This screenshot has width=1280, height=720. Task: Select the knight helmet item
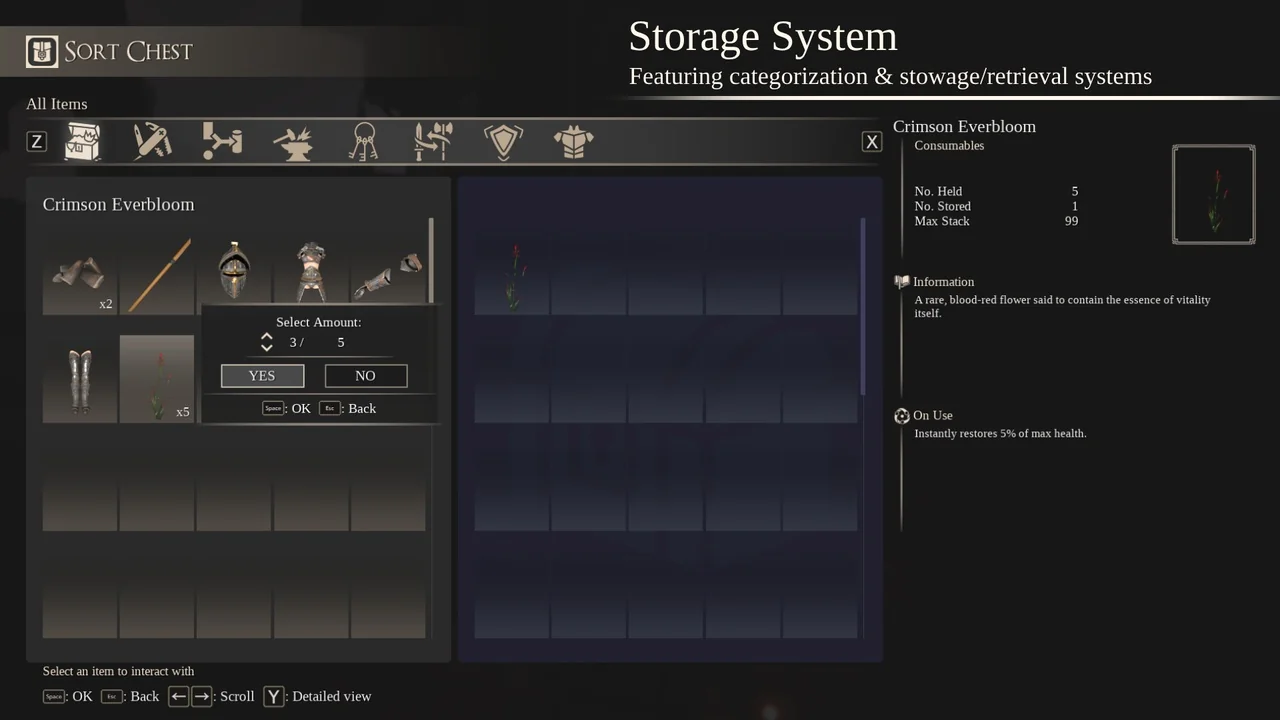tap(234, 270)
